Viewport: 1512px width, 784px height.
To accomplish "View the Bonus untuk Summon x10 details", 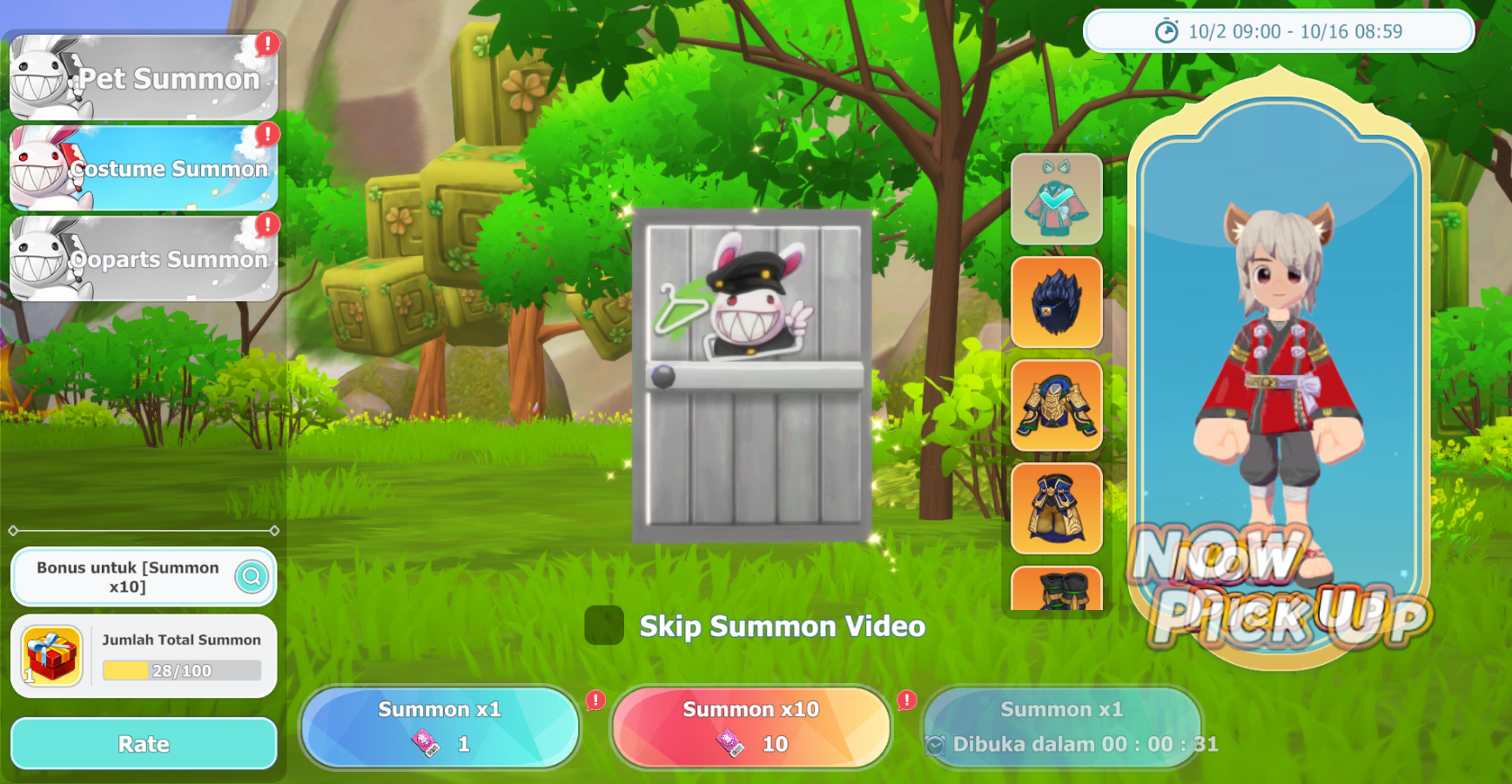I will [x=252, y=576].
